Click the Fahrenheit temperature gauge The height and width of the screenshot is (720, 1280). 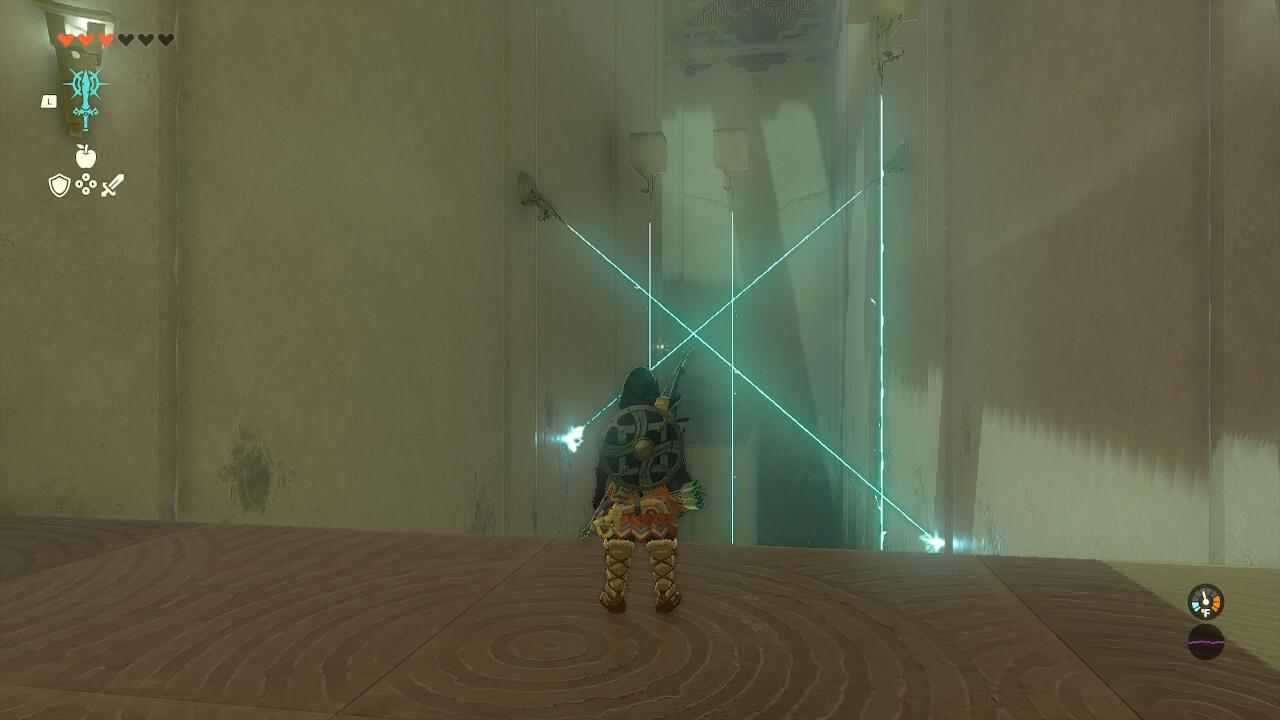point(1204,603)
